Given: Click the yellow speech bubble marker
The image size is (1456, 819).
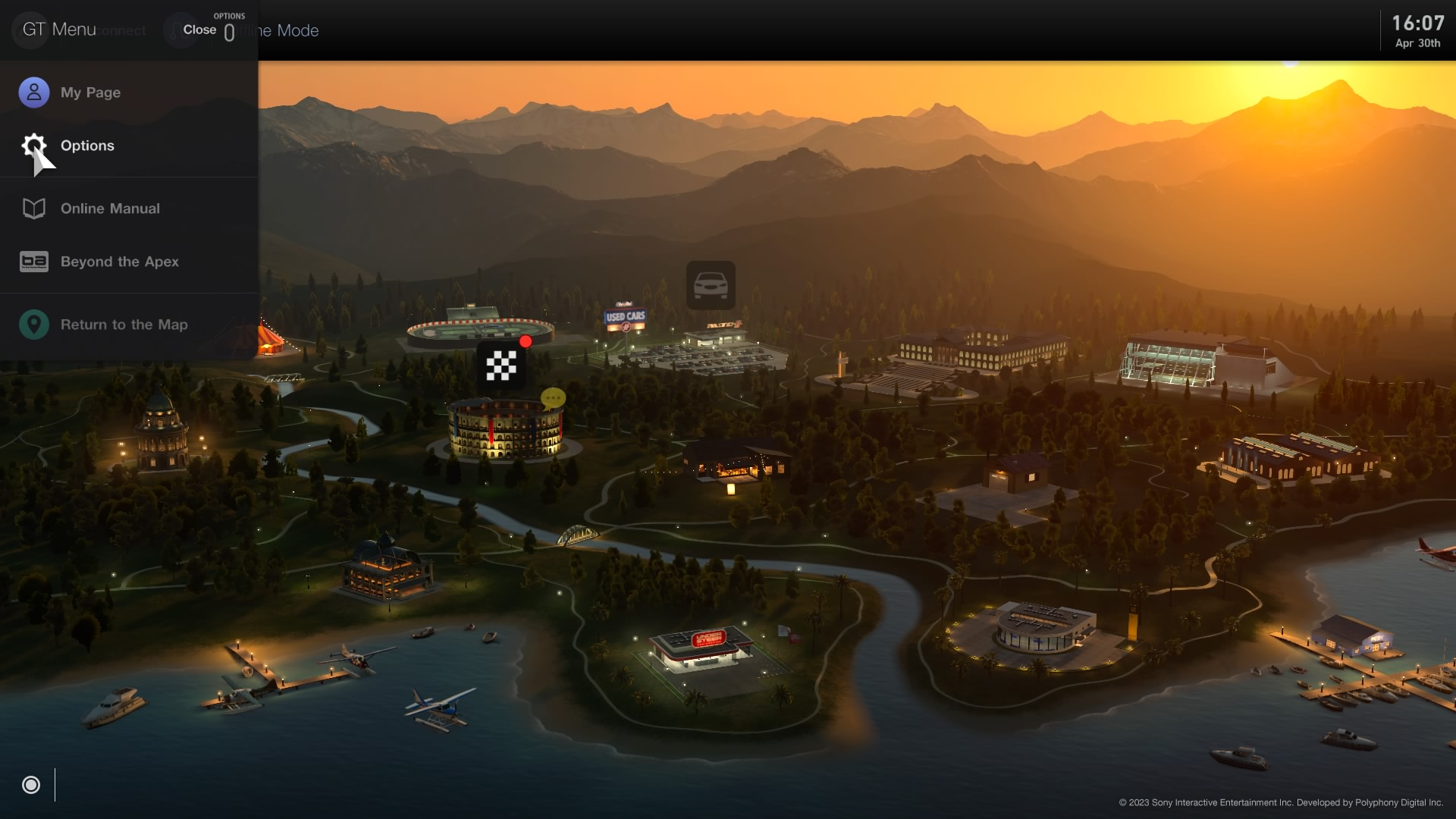Looking at the screenshot, I should [553, 397].
